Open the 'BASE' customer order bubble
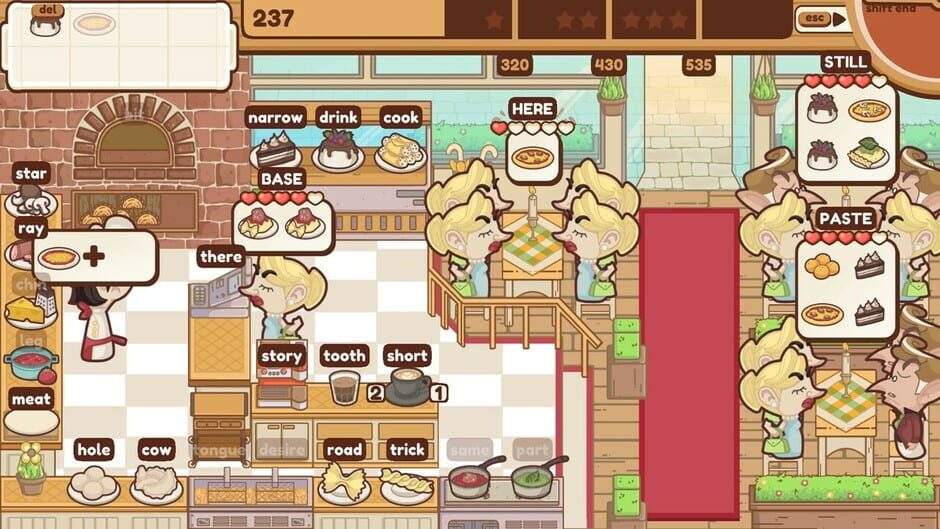Screen dimensions: 940x529 click(281, 179)
